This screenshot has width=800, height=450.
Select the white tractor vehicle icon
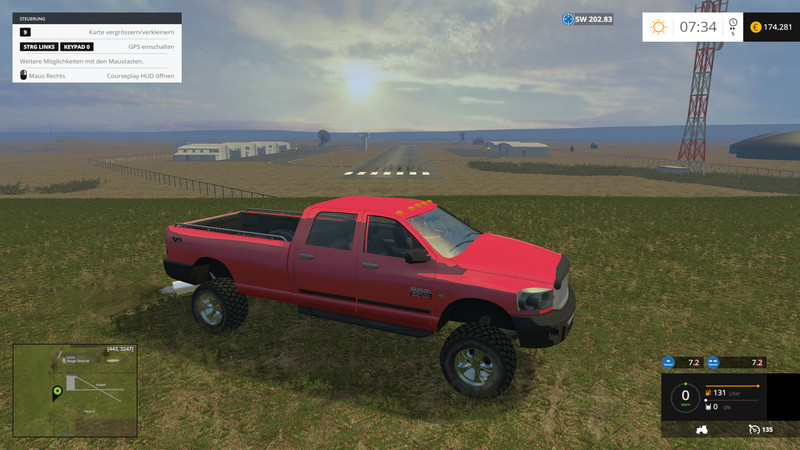pos(703,429)
